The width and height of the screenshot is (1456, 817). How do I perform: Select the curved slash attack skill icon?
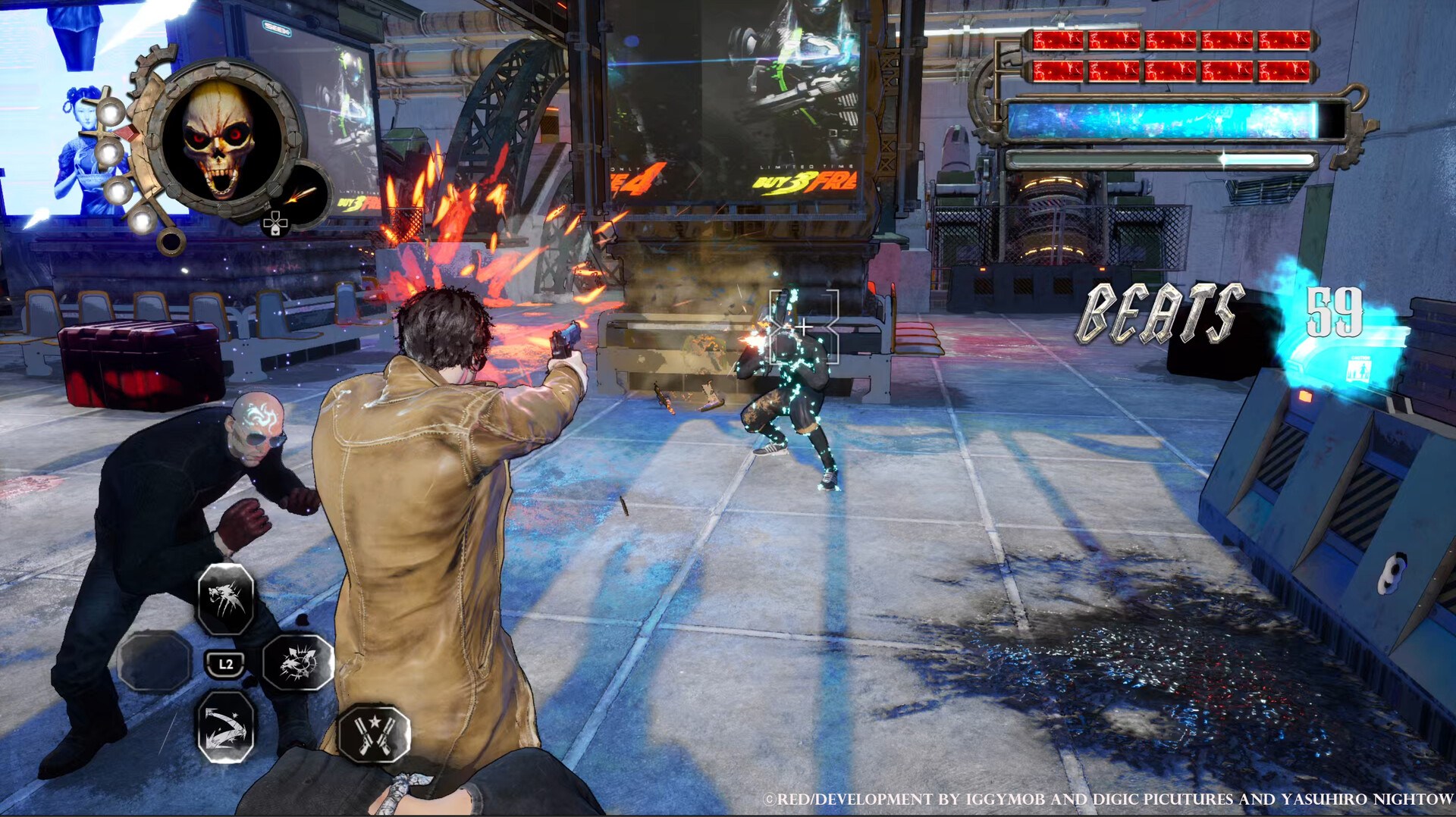click(225, 728)
